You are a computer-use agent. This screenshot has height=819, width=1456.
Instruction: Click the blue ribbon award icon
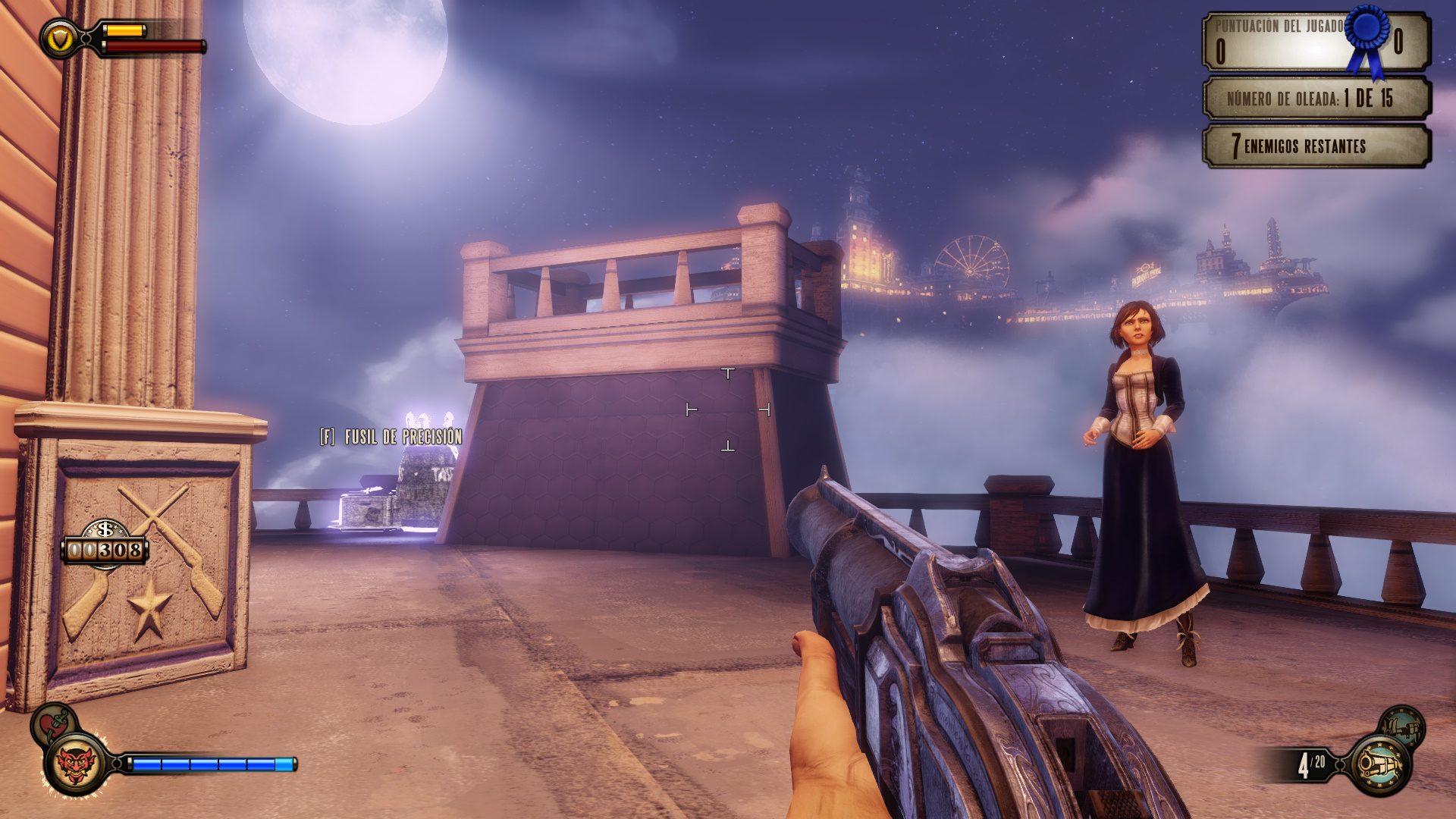[1368, 38]
